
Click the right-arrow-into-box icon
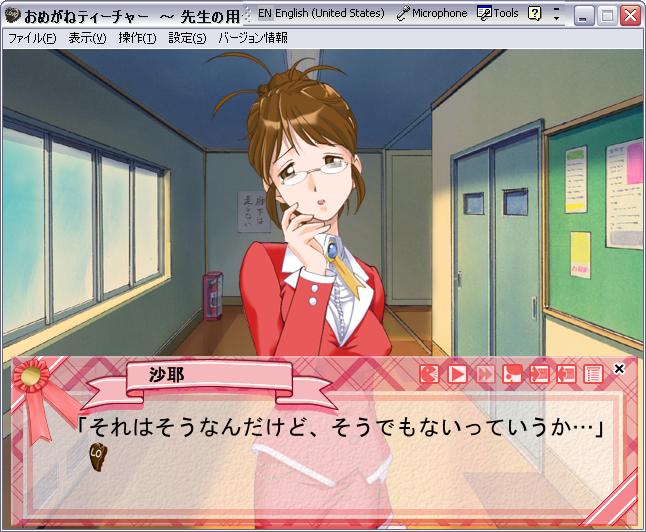tap(539, 374)
